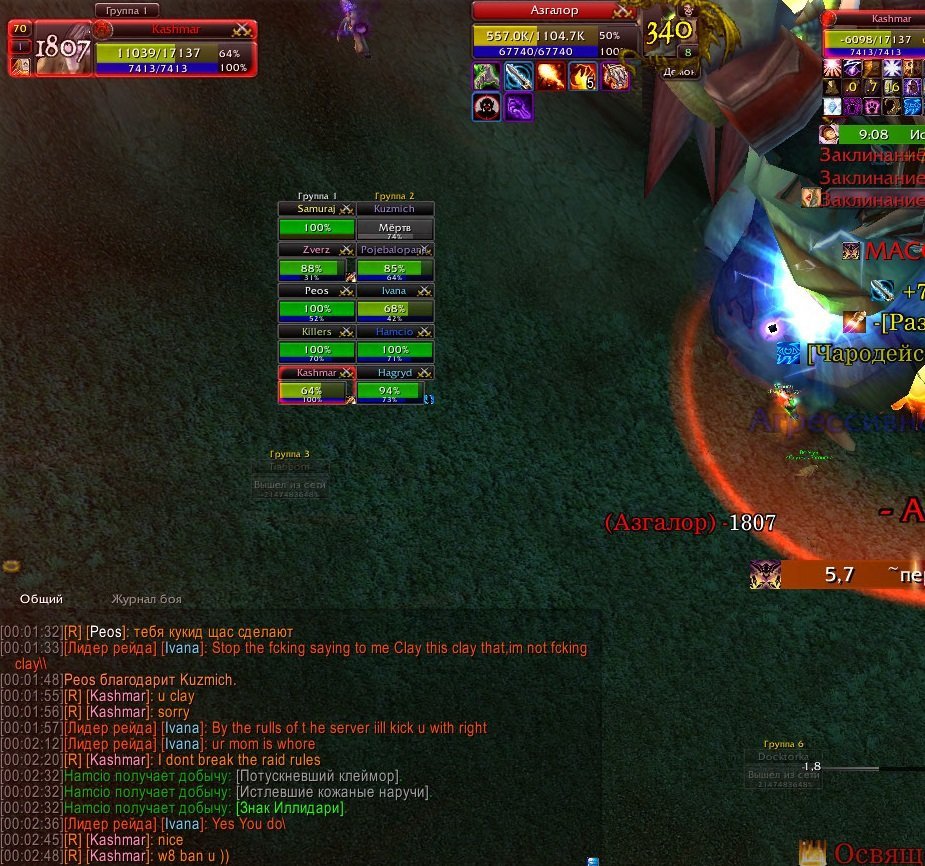Inspect the sword debuff on Азгалор

point(518,76)
